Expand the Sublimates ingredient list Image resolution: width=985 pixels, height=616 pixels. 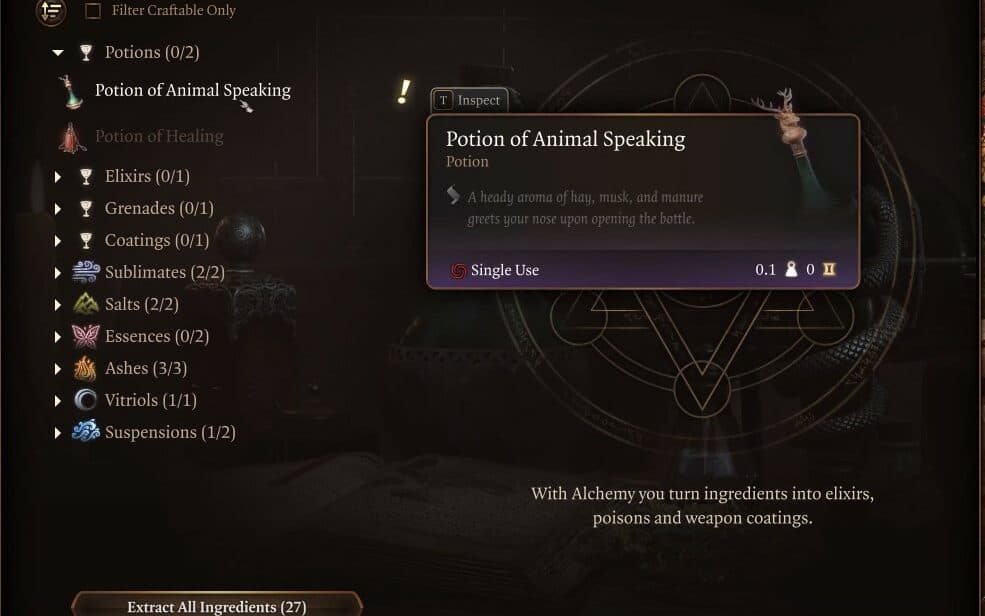coord(58,273)
